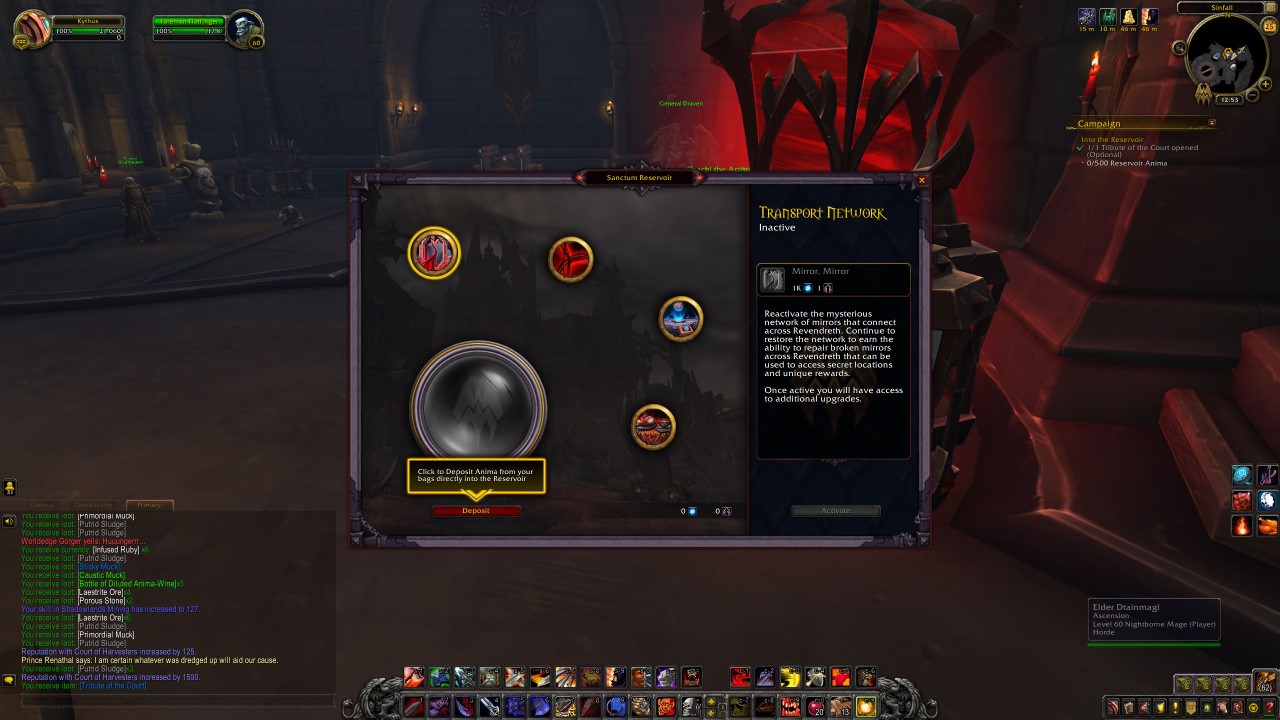Screen dimensions: 1280x720
Task: Click the Ember Court feature icon
Action: point(654,425)
